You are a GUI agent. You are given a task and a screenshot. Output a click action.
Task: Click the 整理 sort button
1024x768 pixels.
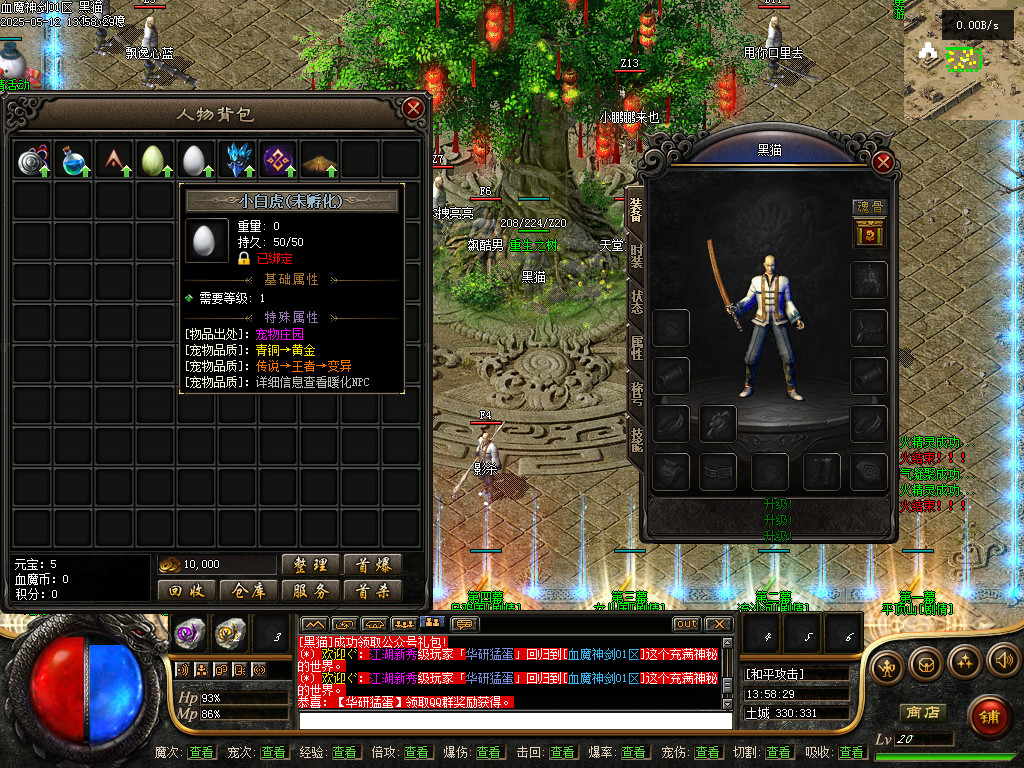tap(310, 565)
